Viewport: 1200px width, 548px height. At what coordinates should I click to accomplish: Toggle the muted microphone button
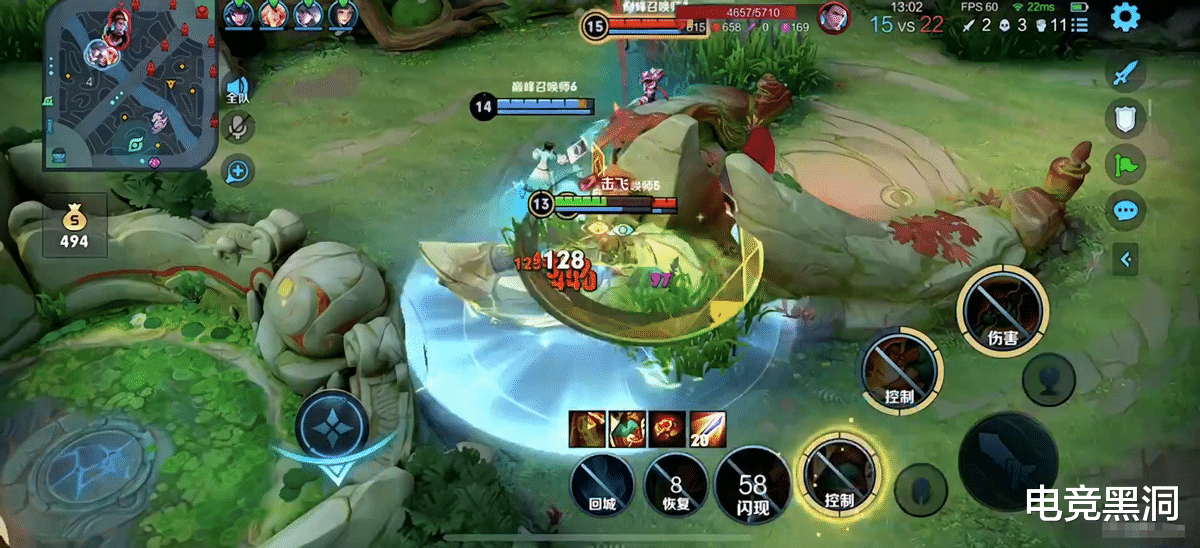click(238, 127)
